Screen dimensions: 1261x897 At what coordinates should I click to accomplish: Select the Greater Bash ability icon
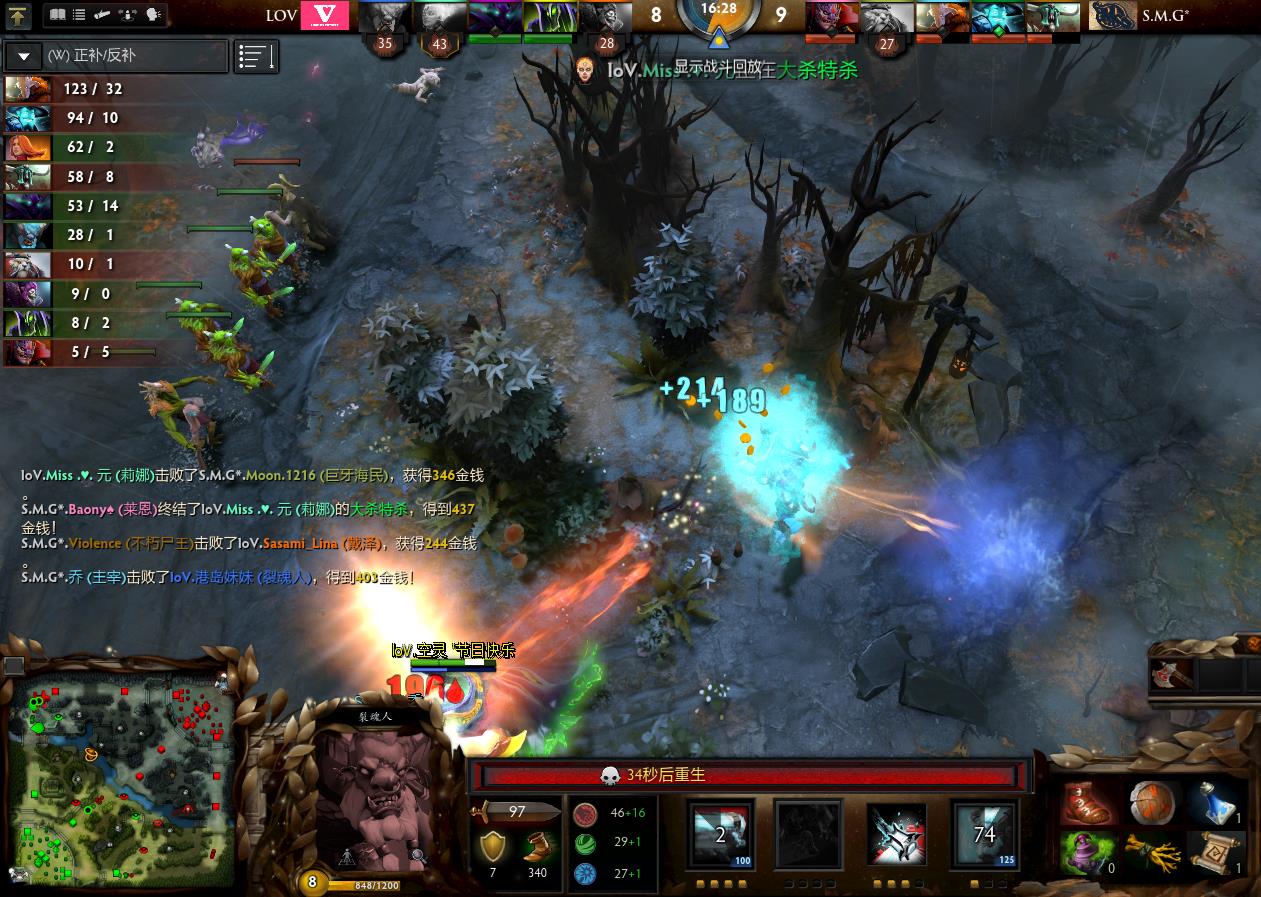897,833
